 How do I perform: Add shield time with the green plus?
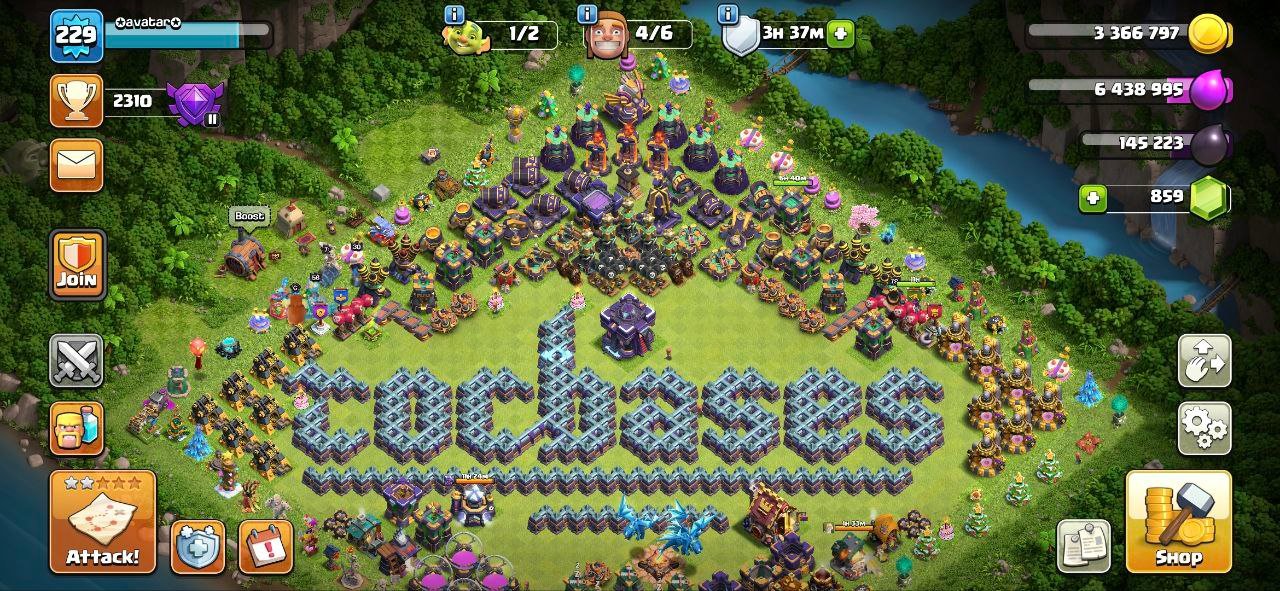pos(840,33)
